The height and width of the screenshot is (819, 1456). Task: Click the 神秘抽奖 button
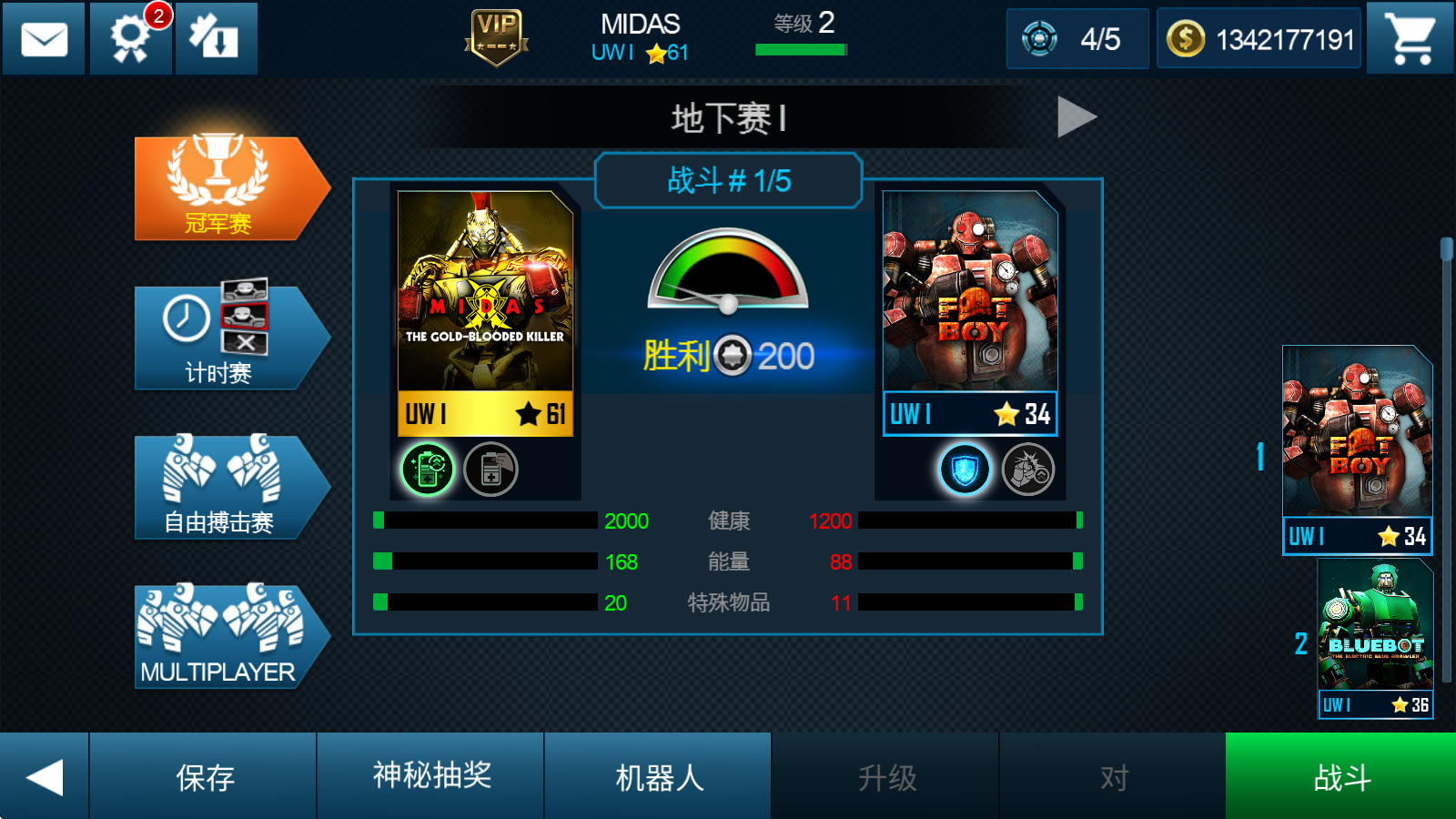[430, 775]
